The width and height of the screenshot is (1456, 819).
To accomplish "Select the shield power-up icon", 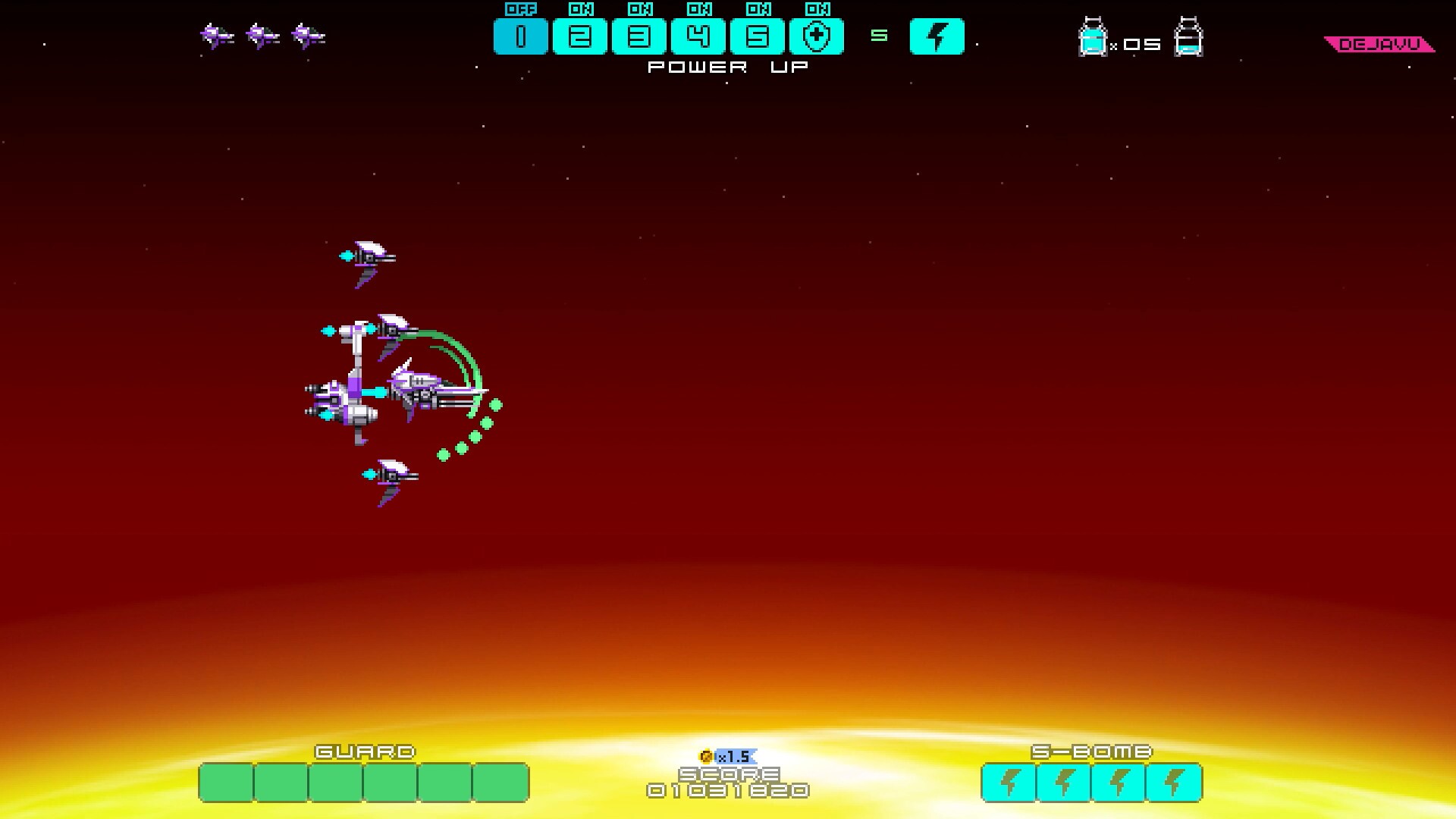I will pos(818,35).
